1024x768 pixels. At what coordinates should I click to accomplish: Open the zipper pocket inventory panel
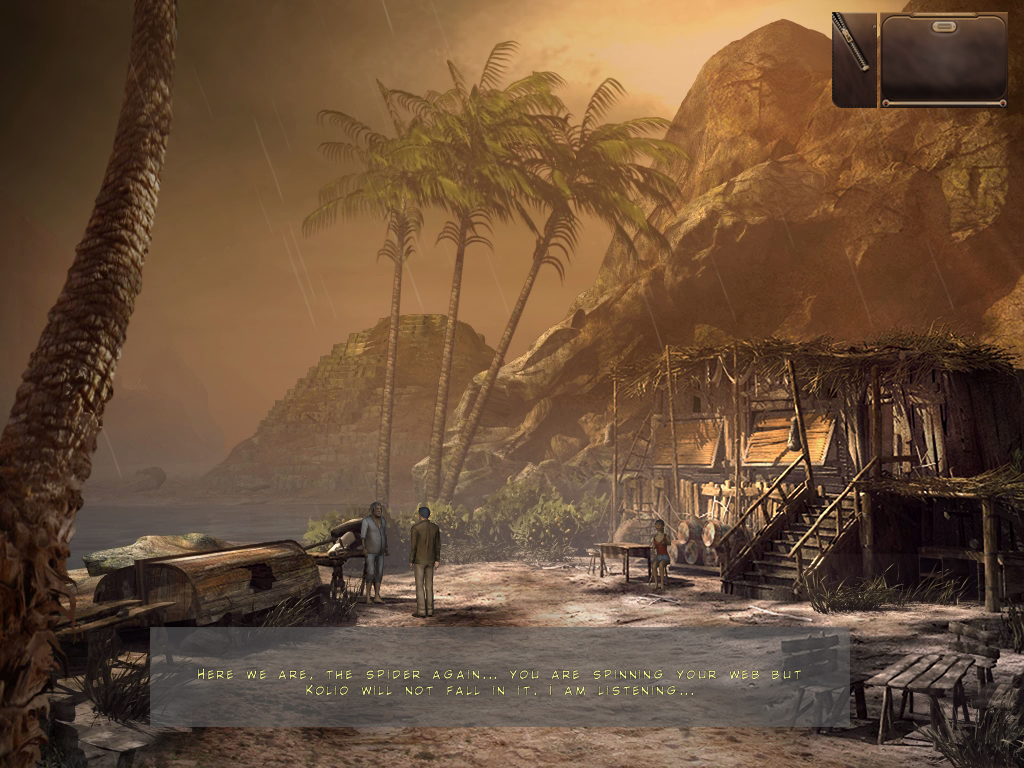(x=854, y=59)
